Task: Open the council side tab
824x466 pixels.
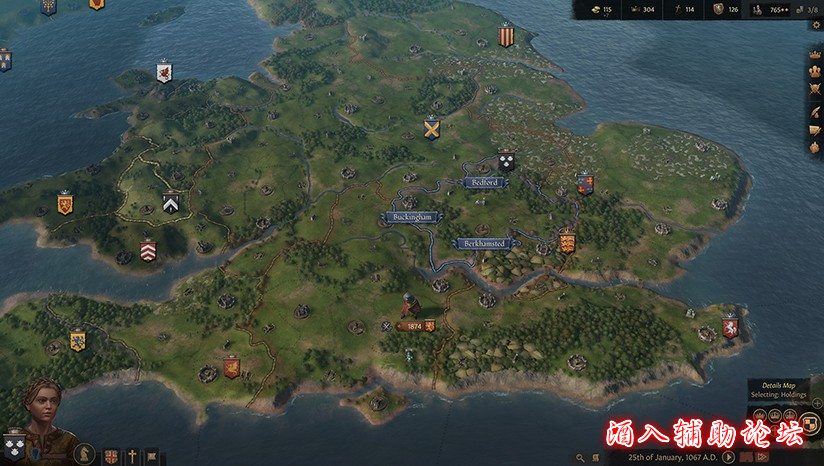Action: (x=814, y=72)
